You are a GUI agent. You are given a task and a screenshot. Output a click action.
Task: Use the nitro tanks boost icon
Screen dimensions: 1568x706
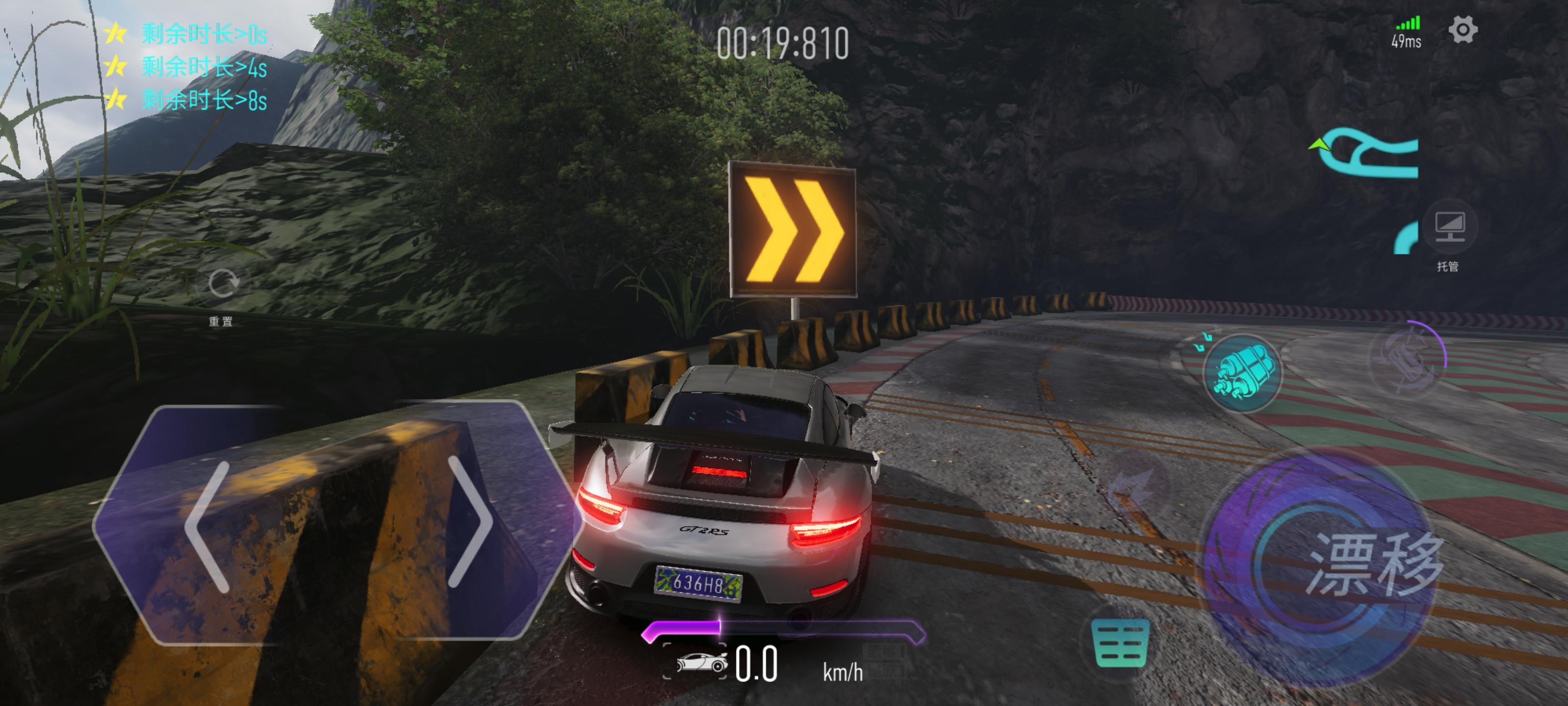[x=1242, y=372]
